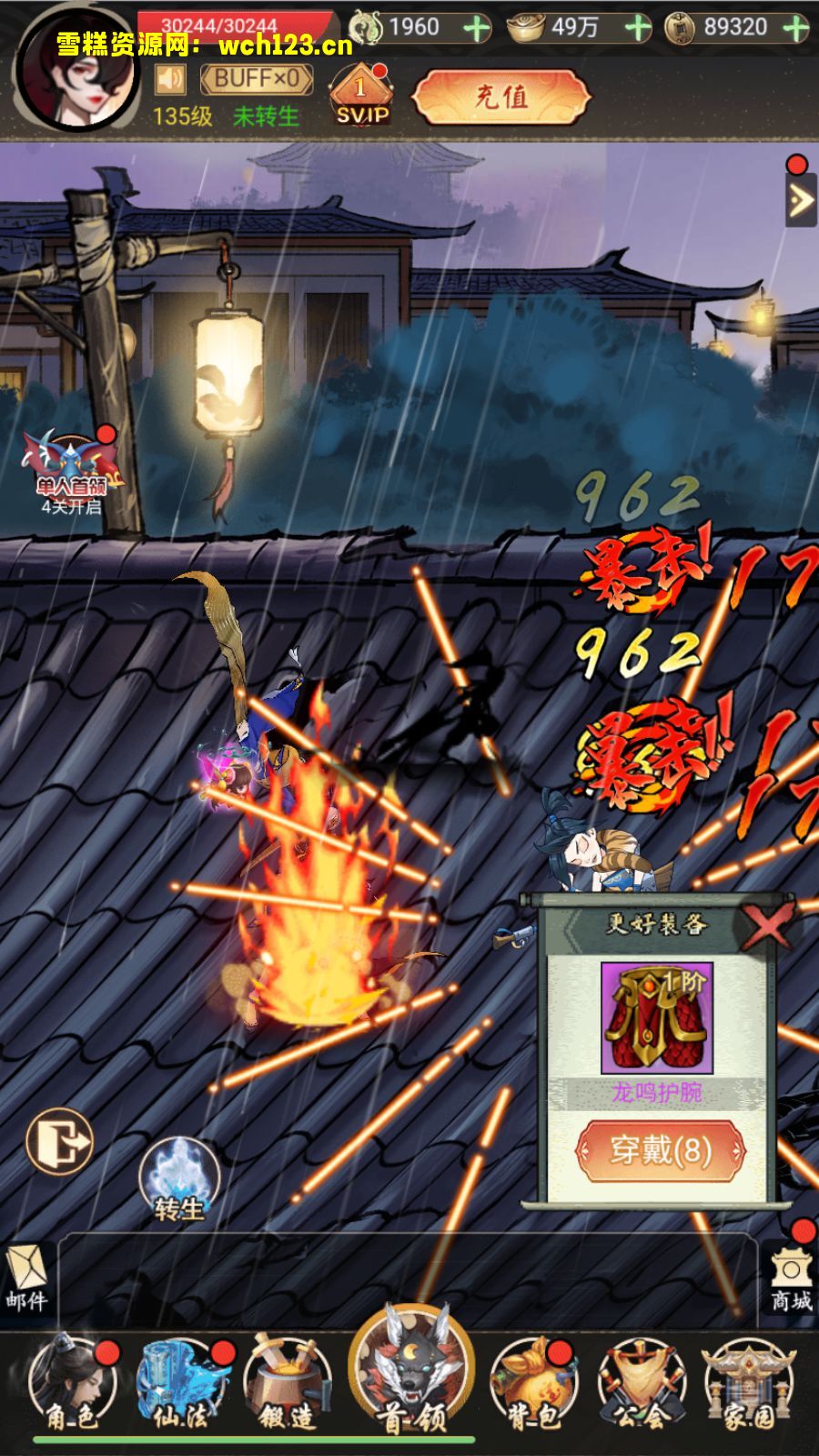This screenshot has width=819, height=1456.
Task: Open the 充值 recharge shop
Action: click(x=500, y=96)
